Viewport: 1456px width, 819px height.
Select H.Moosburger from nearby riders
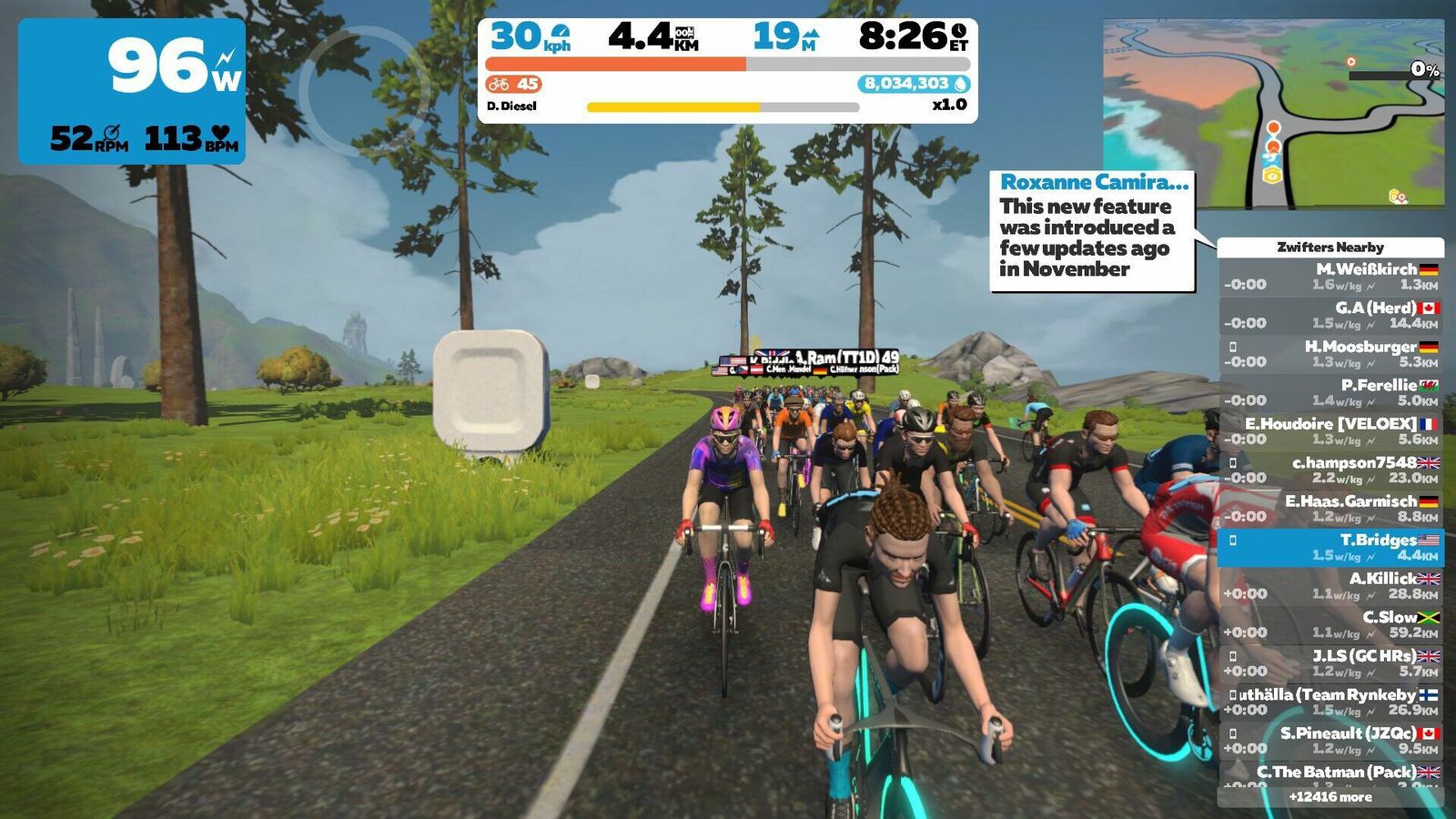(x=1330, y=354)
